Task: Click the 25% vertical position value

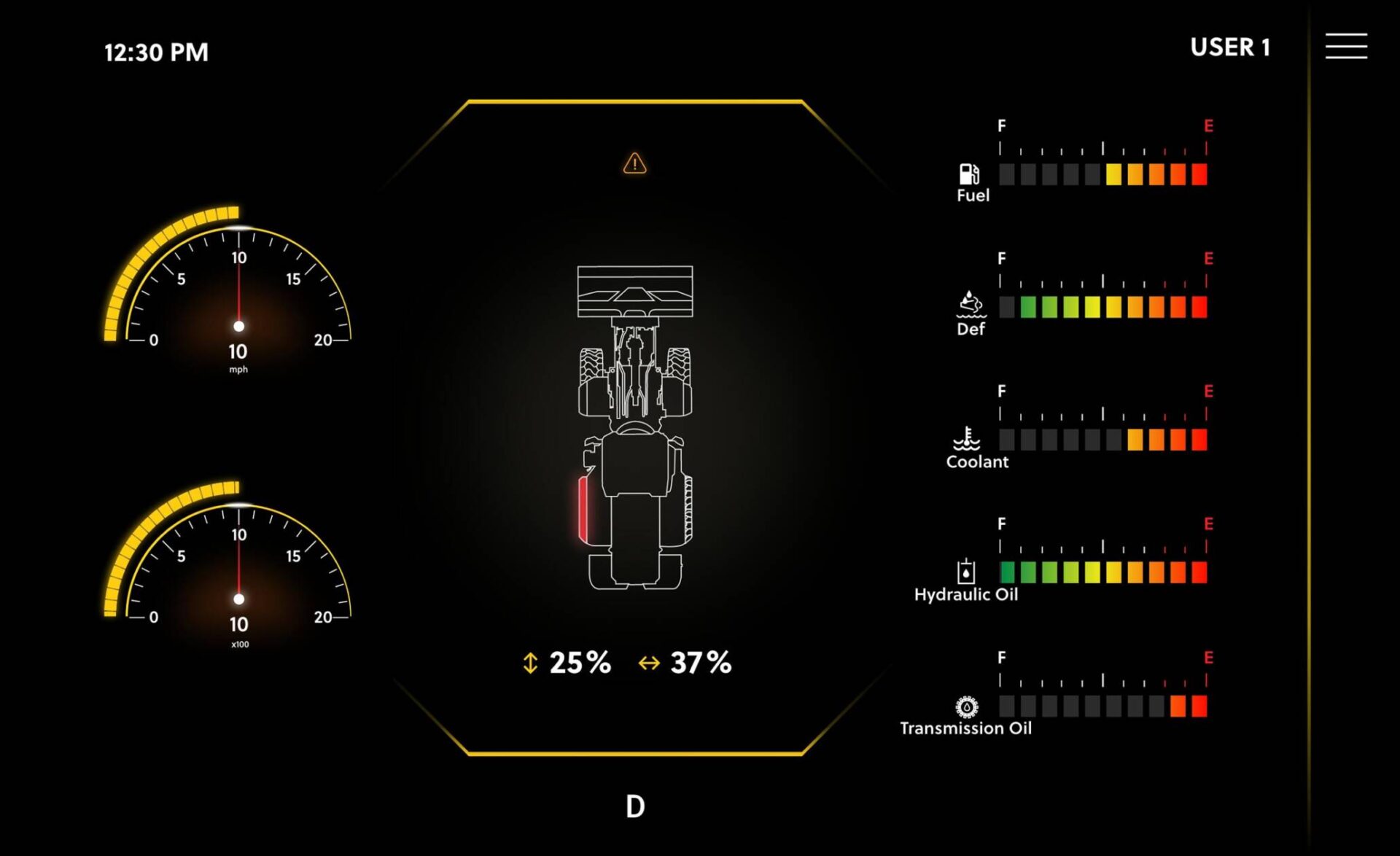Action: pyautogui.click(x=580, y=662)
